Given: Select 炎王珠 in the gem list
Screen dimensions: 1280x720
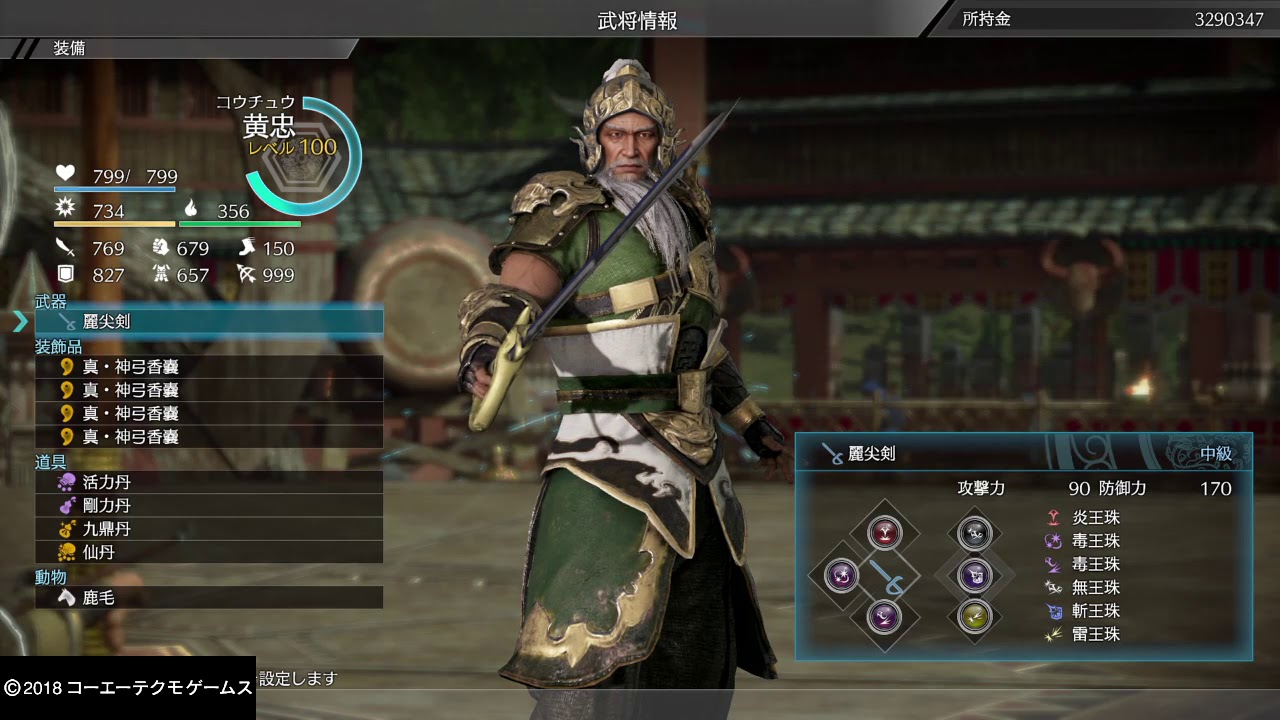Looking at the screenshot, I should click(1094, 518).
